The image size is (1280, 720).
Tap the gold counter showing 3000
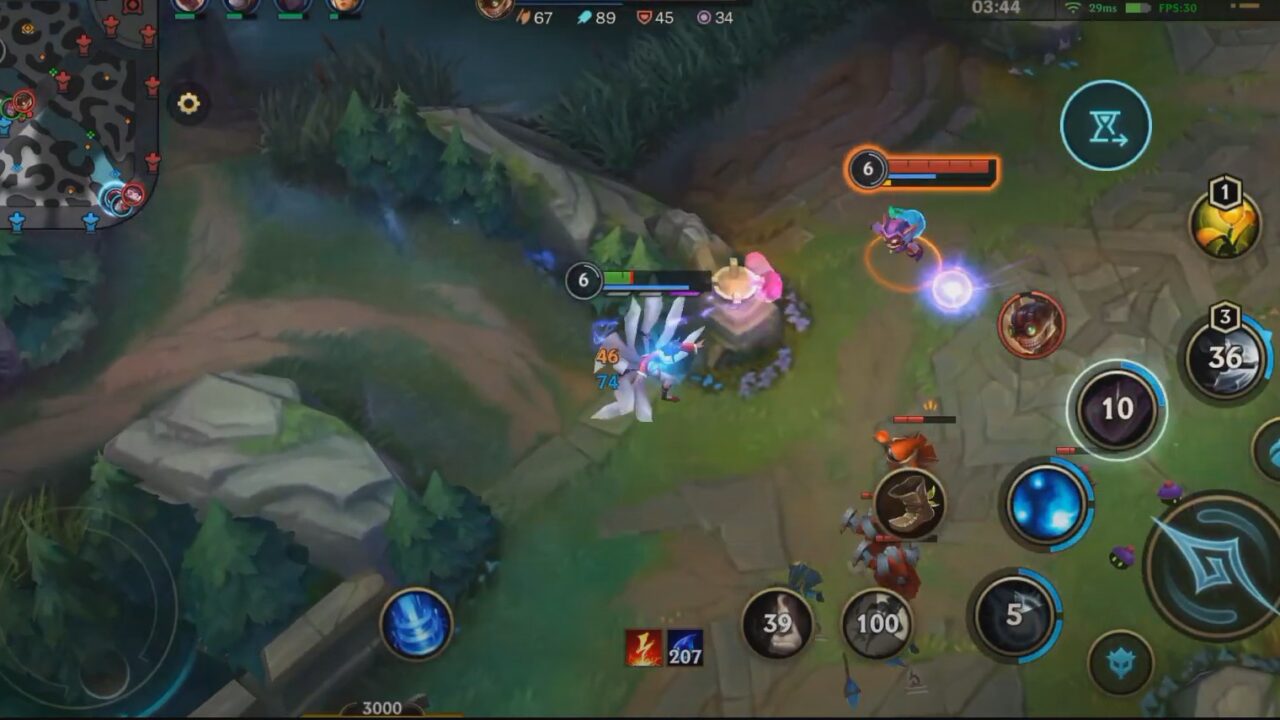[378, 707]
